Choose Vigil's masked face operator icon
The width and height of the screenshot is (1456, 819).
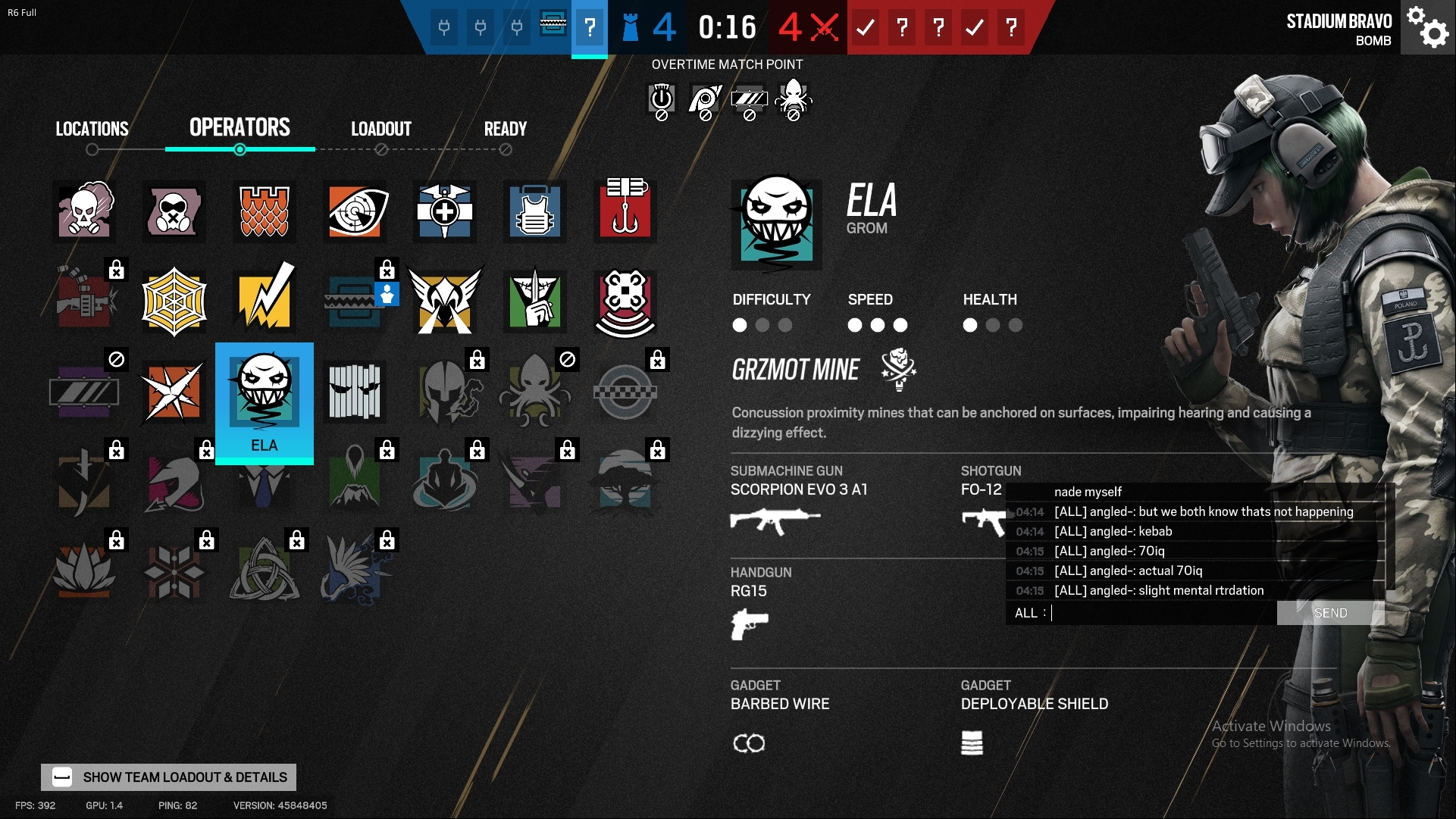(355, 392)
